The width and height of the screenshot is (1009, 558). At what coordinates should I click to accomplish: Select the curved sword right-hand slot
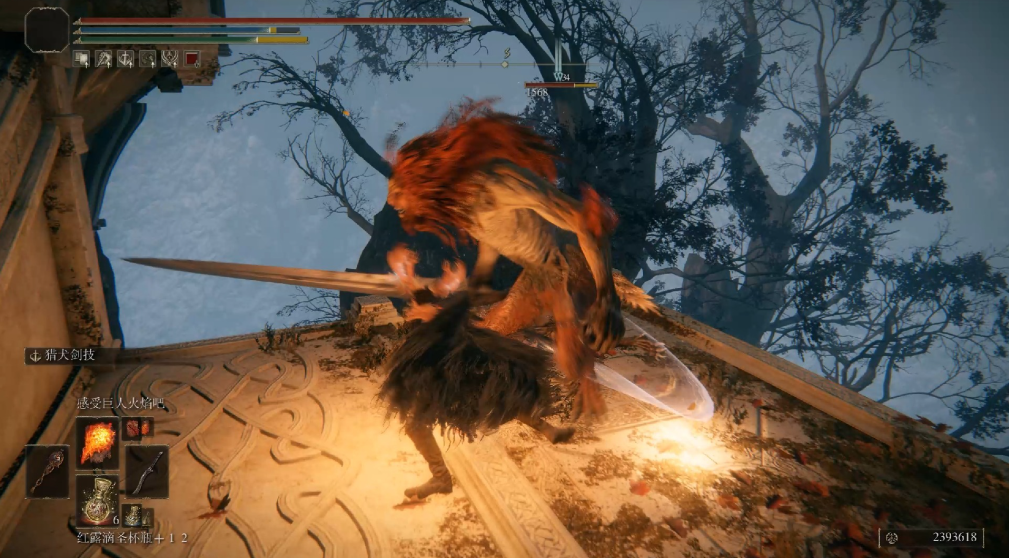coord(147,471)
